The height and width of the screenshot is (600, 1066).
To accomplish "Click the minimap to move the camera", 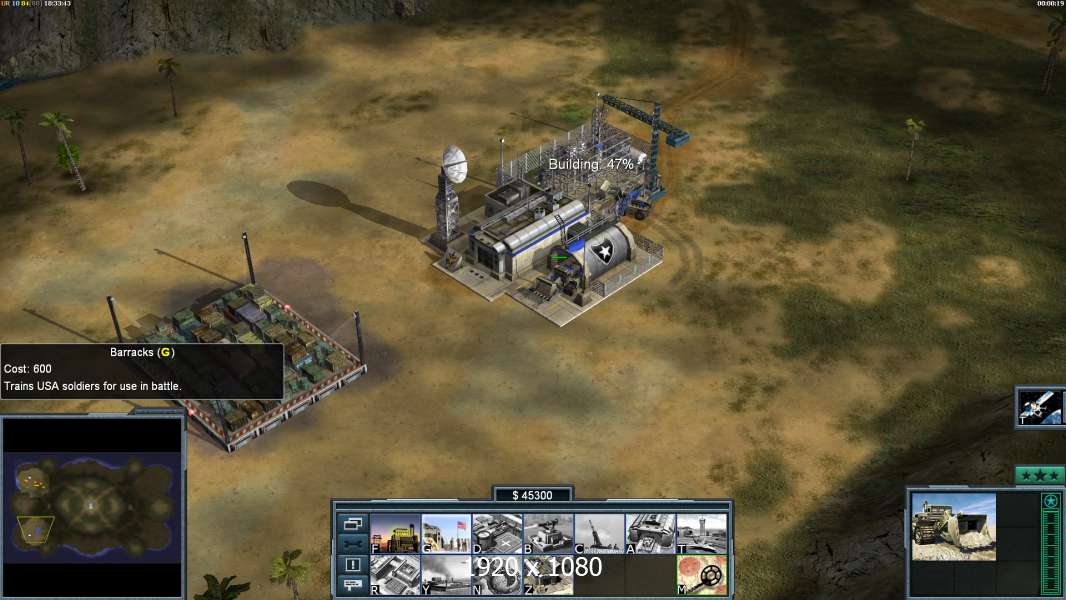I will coord(93,505).
